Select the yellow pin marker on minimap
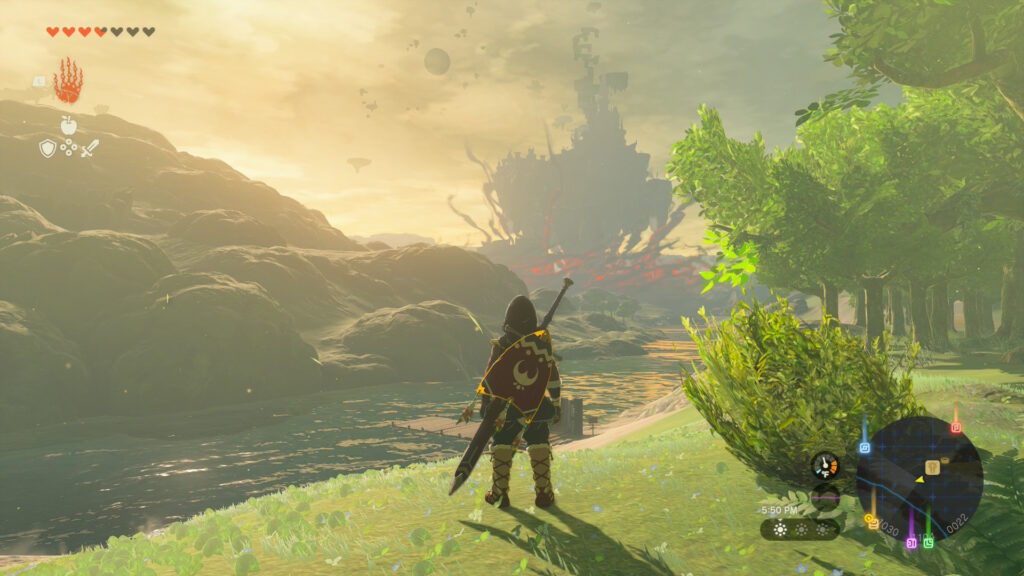The image size is (1024, 576). pyautogui.click(x=872, y=522)
